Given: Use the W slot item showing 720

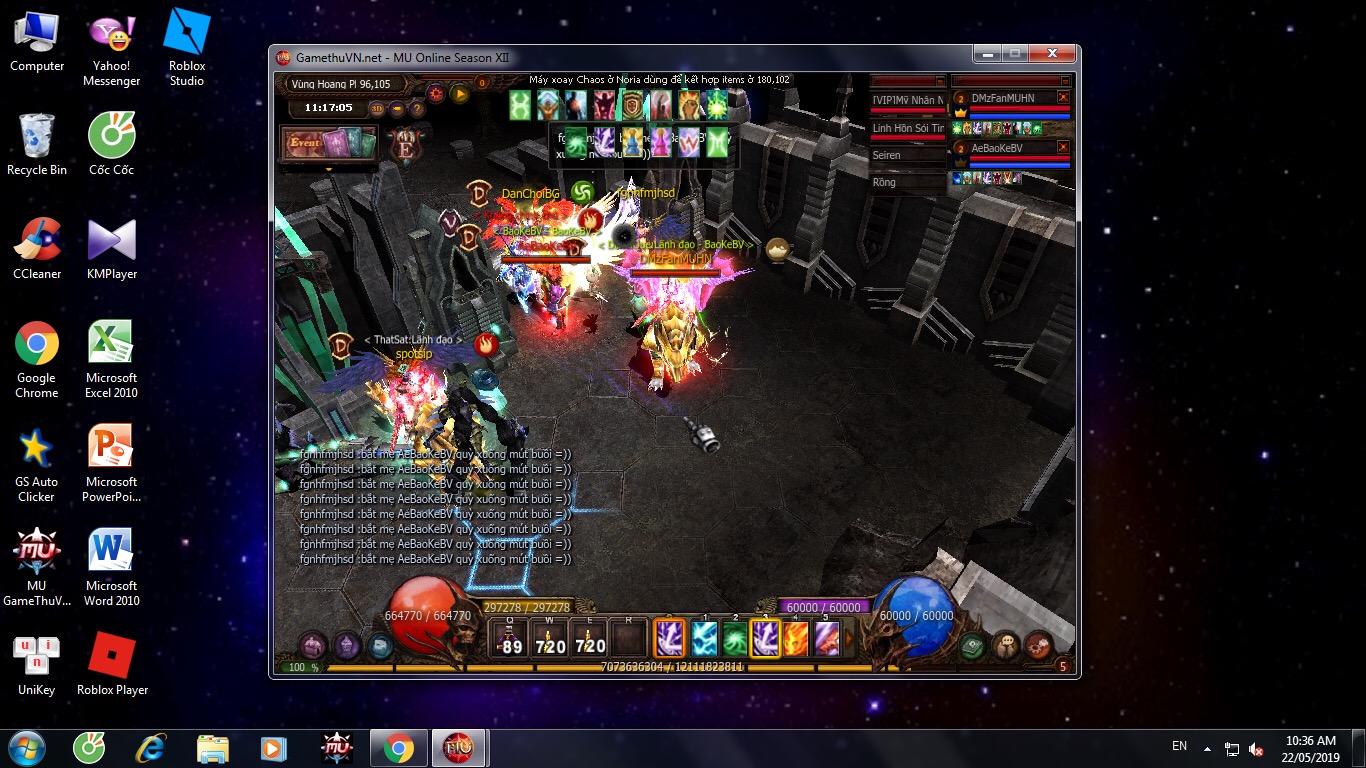Looking at the screenshot, I should coord(550,639).
